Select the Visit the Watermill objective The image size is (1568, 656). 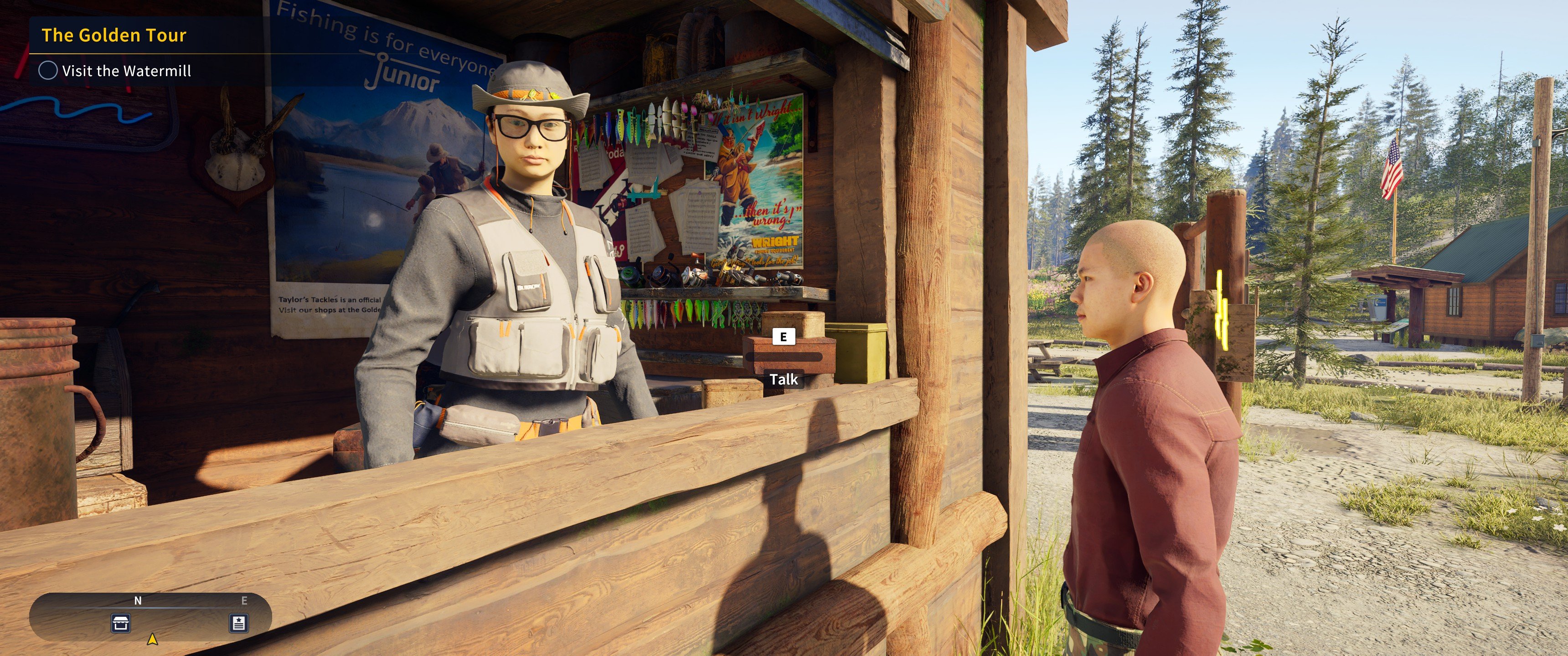(126, 71)
